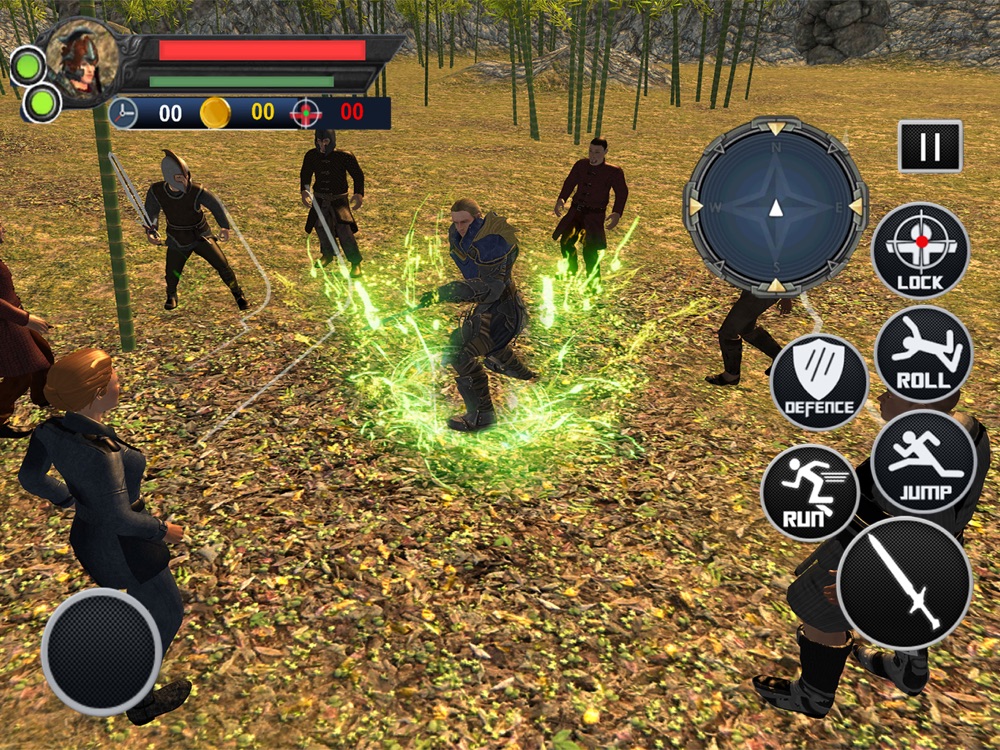Pause the game
1000x750 pixels.
point(930,147)
